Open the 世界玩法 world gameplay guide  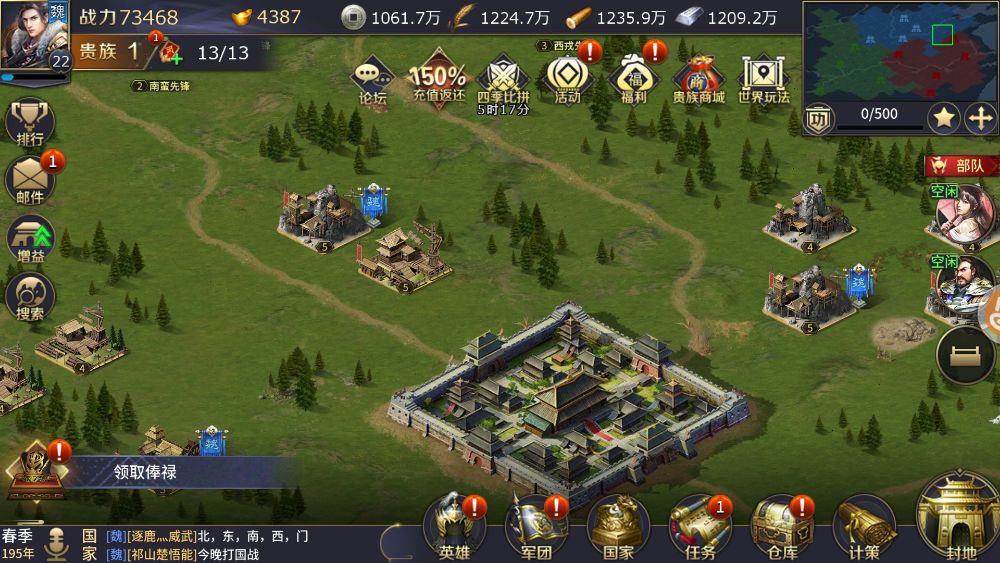click(763, 80)
